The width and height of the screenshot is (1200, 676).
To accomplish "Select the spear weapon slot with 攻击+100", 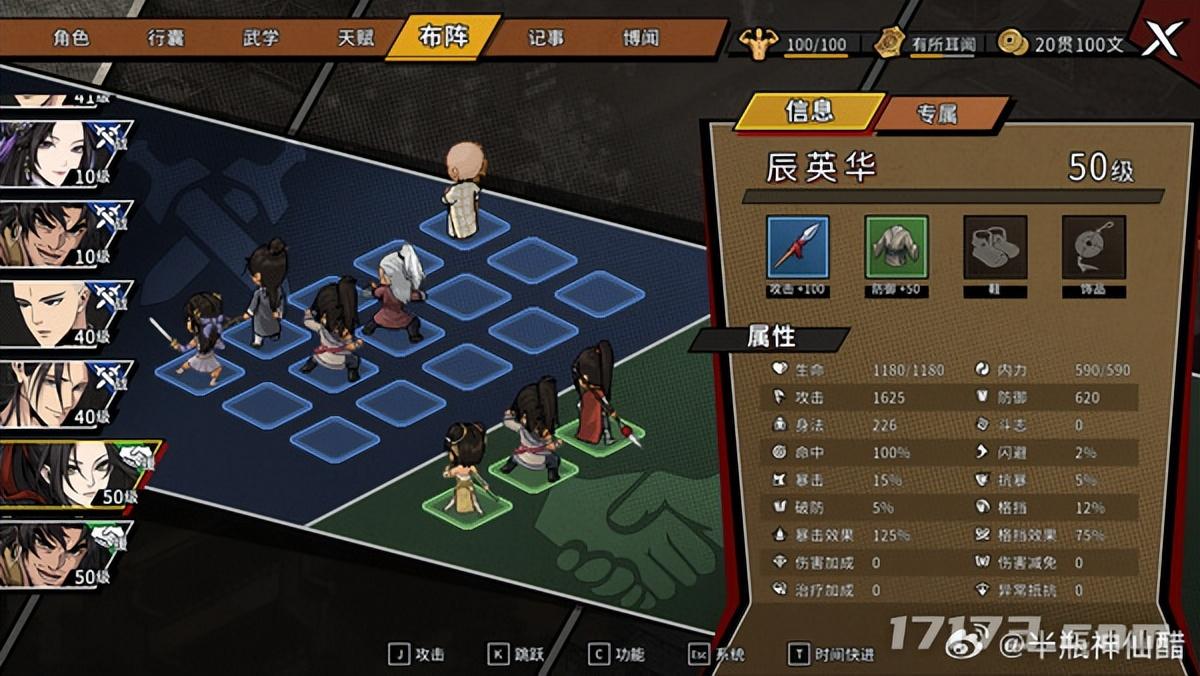I will point(797,247).
